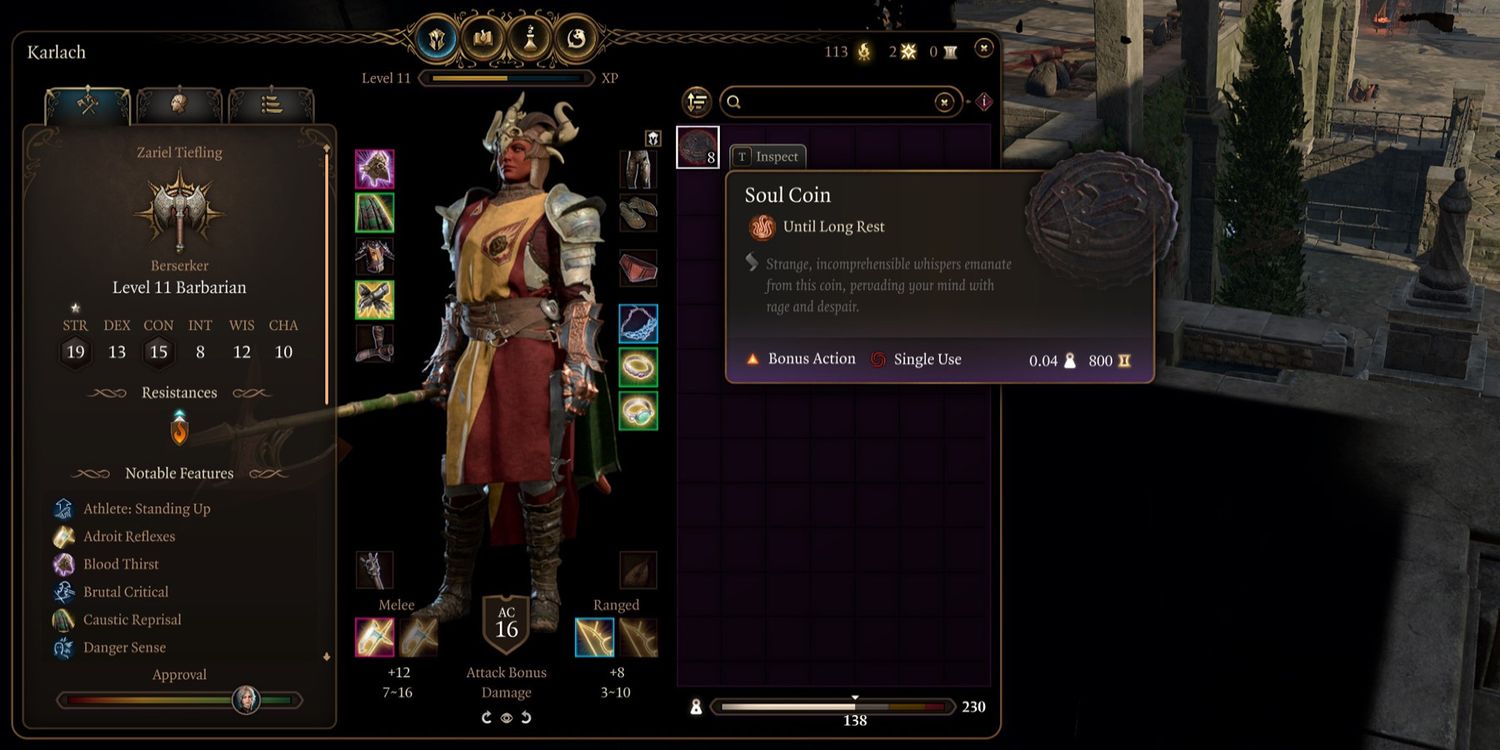Select the main-hand melee weapon slot
The height and width of the screenshot is (750, 1500).
coord(375,637)
